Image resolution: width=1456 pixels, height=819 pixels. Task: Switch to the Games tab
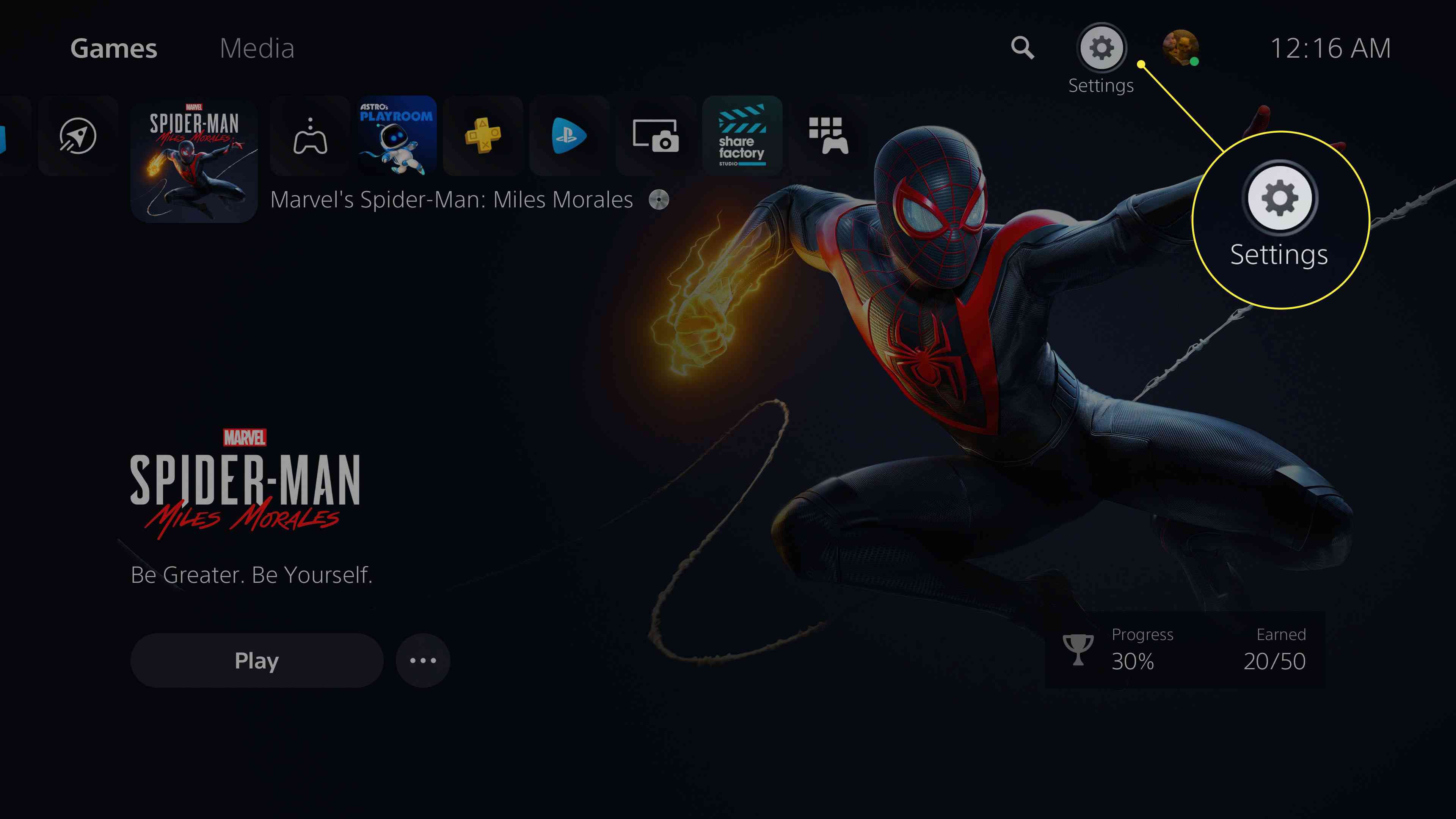(x=114, y=49)
